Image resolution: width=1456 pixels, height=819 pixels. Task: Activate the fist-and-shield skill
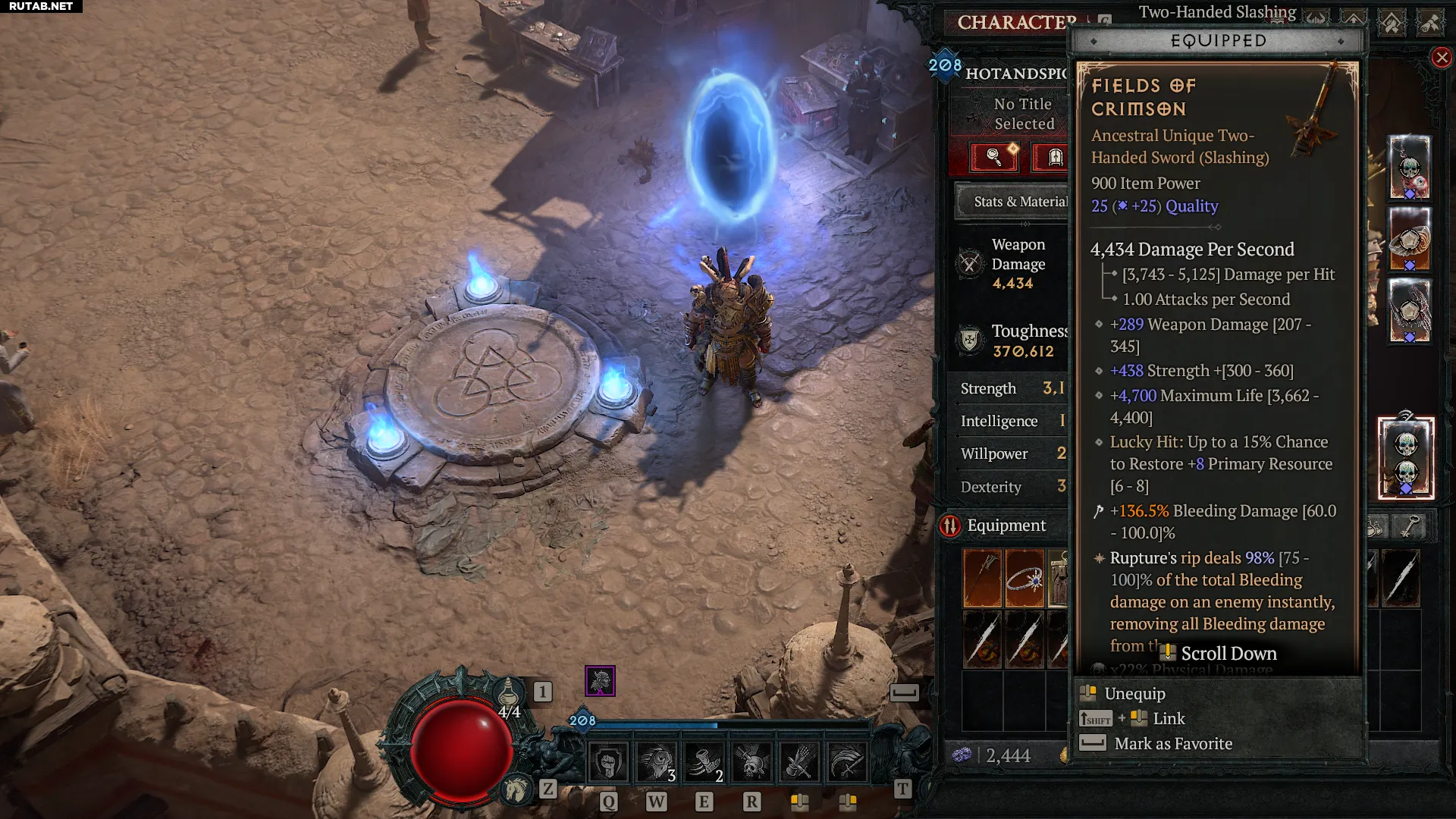click(608, 762)
